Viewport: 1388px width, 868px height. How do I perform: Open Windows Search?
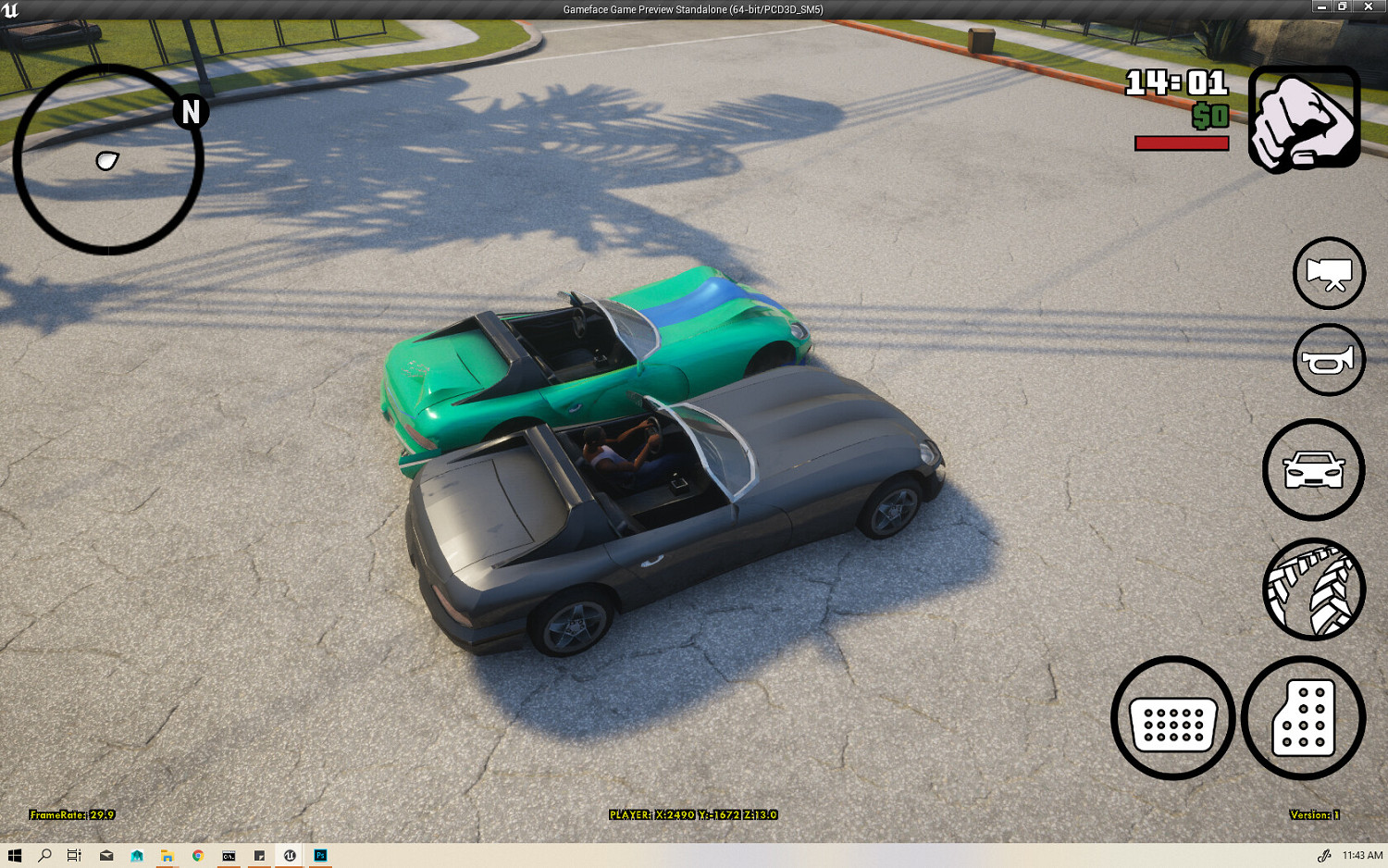click(x=44, y=857)
